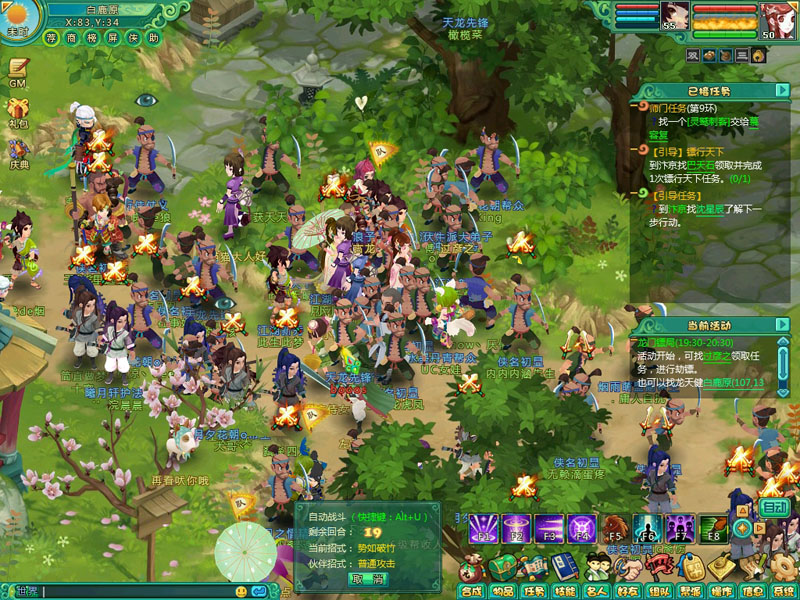Open the 好友 friends menu
Screen dimensions: 800x600
point(628,591)
